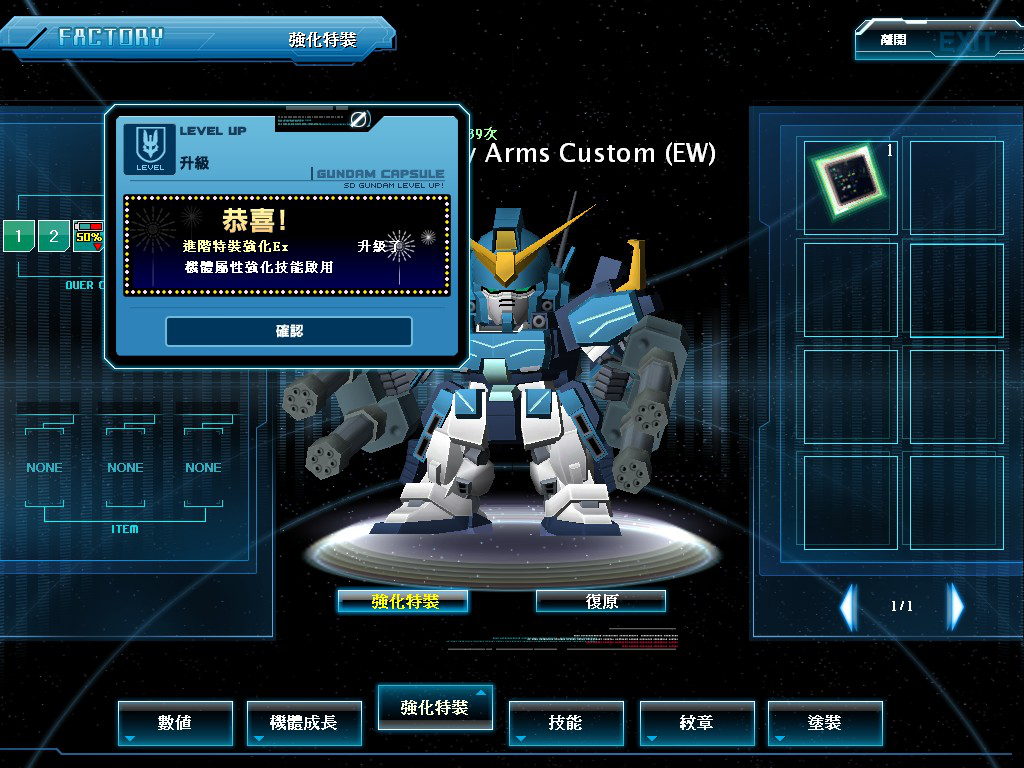Viewport: 1024px width, 768px height.
Task: Open the 塗裝 paint tab
Action: 825,722
